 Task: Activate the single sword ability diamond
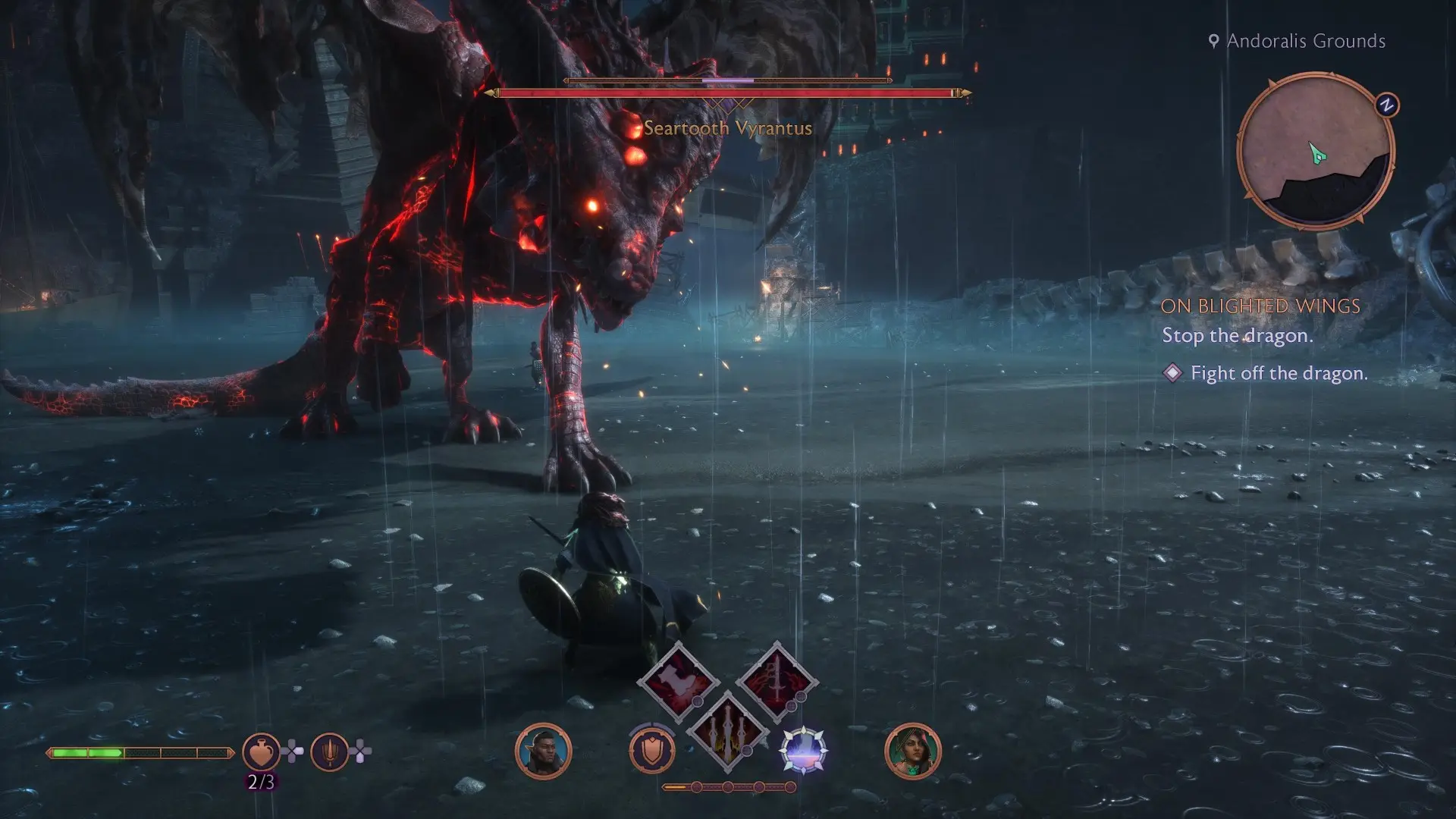click(x=777, y=682)
